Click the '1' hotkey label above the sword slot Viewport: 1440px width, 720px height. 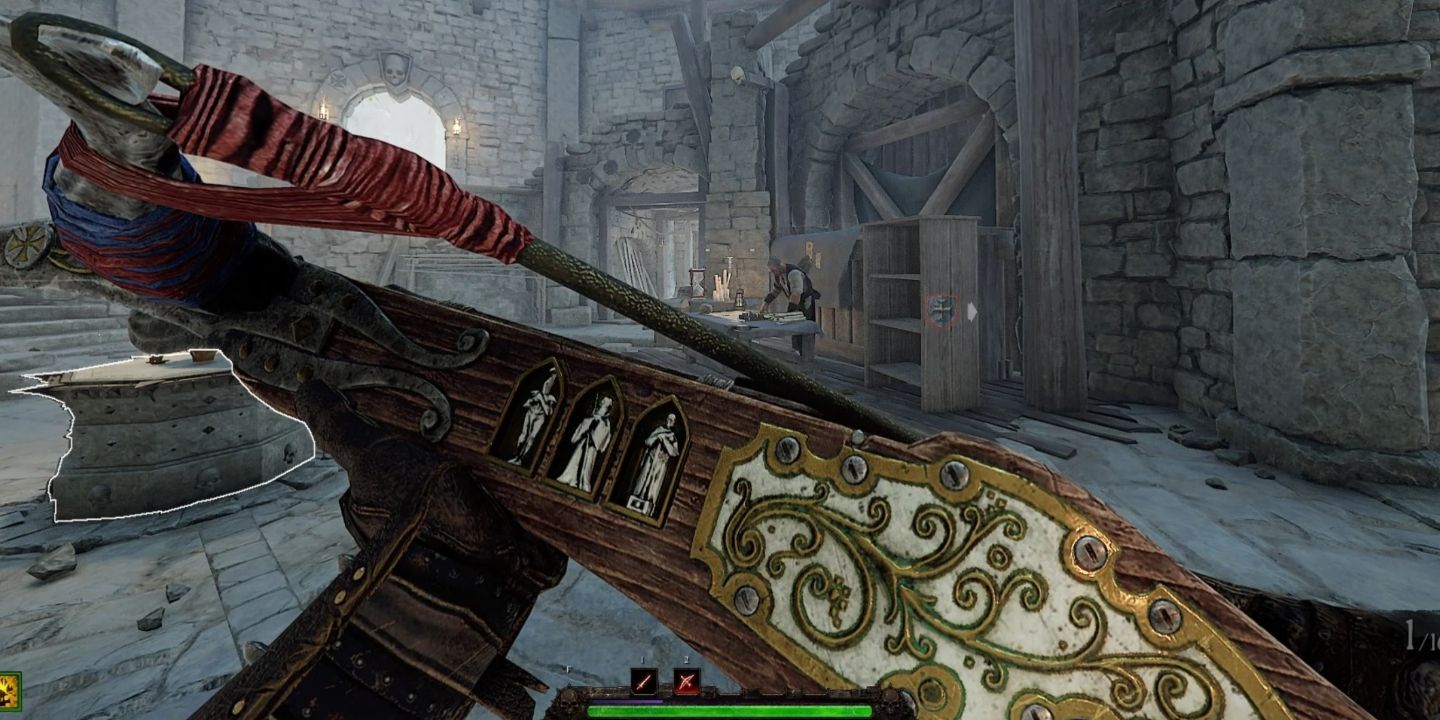(643, 661)
